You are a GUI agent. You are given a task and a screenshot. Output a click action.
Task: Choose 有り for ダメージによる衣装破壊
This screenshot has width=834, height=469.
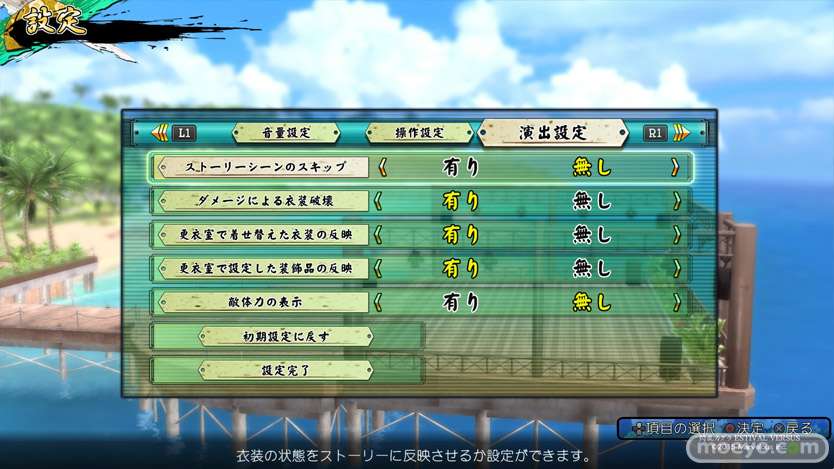click(x=460, y=201)
